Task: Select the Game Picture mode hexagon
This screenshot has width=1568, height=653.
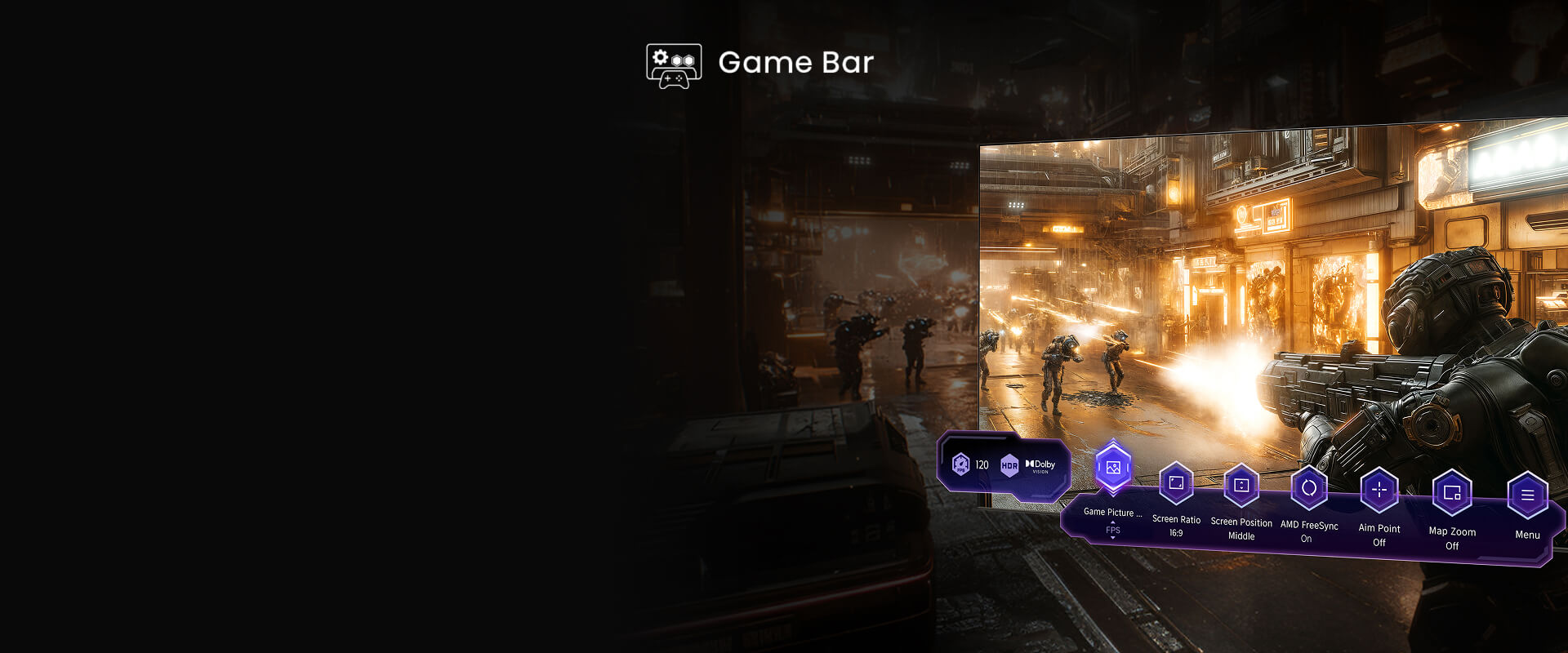Action: [x=1112, y=468]
